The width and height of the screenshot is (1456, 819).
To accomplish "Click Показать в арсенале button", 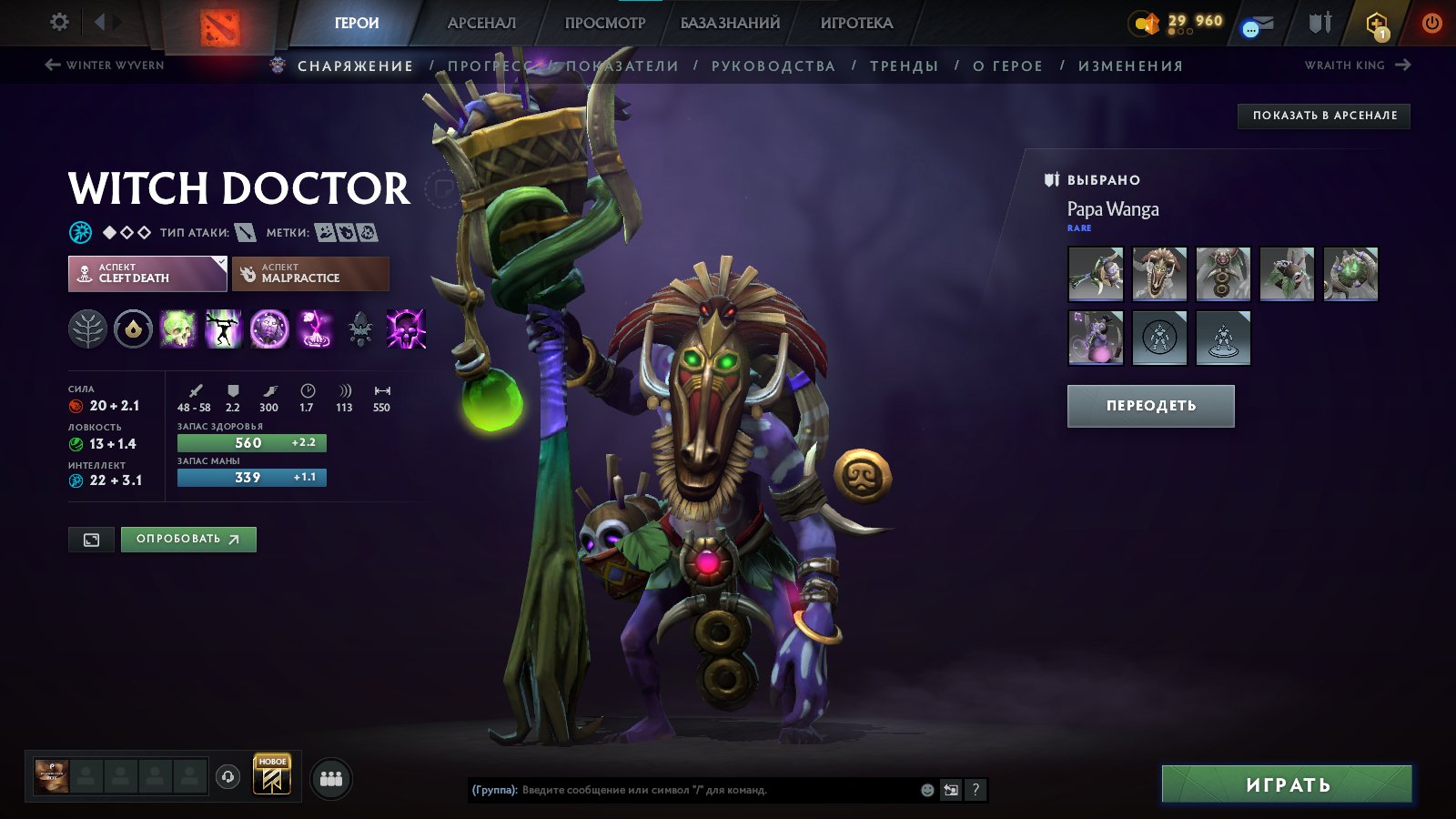I will pyautogui.click(x=1324, y=116).
